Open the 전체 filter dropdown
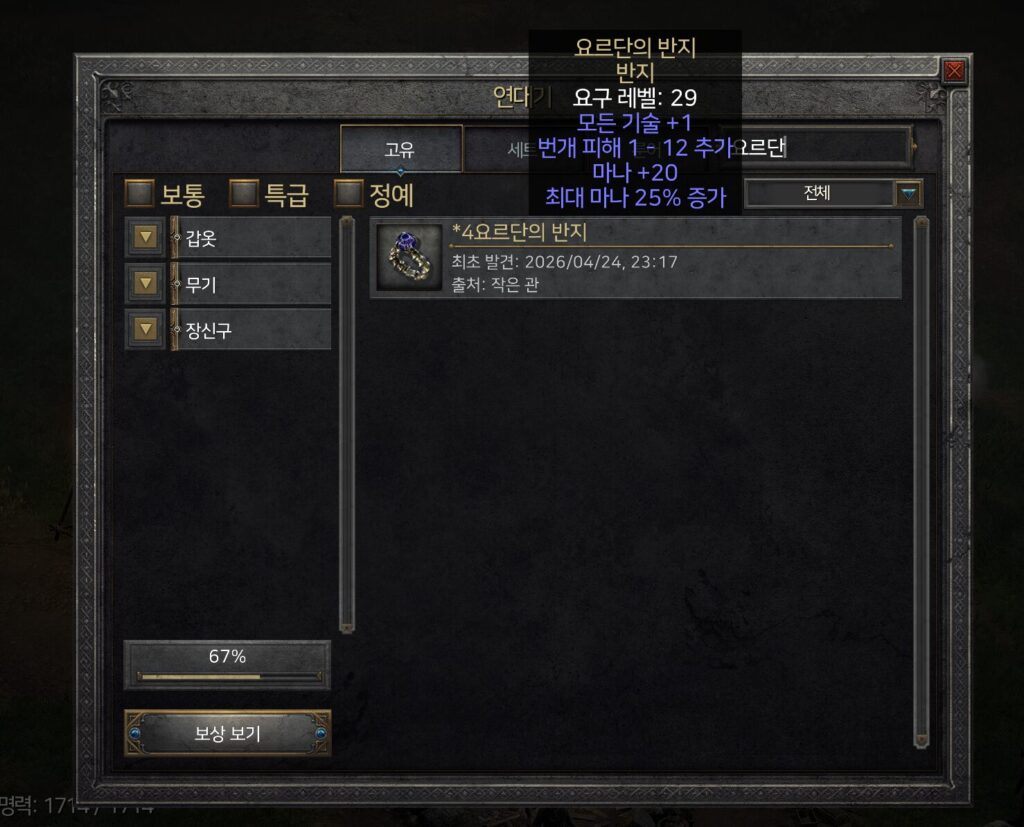 pos(907,193)
